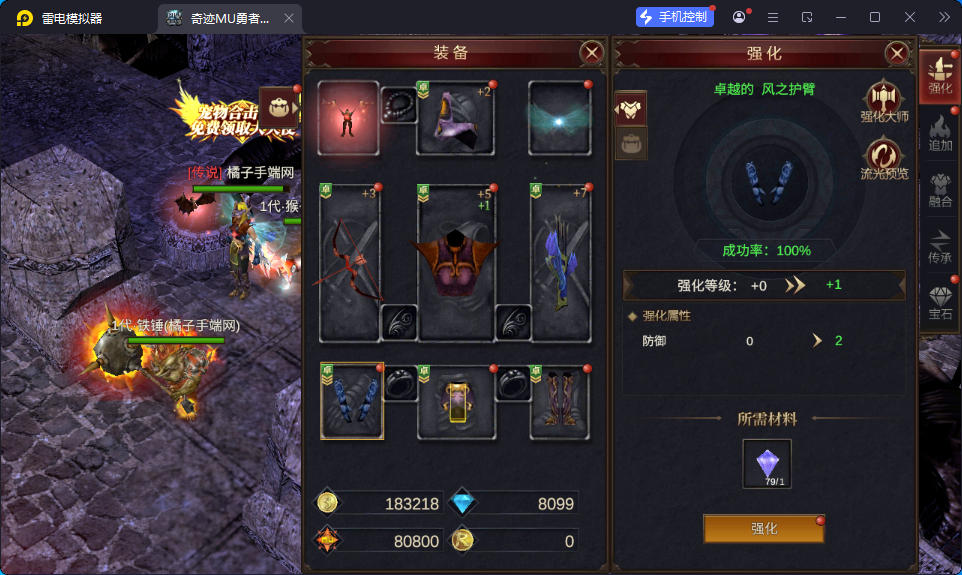962x575 pixels.
Task: Select the blue gloves equipment slot
Action: (x=351, y=401)
